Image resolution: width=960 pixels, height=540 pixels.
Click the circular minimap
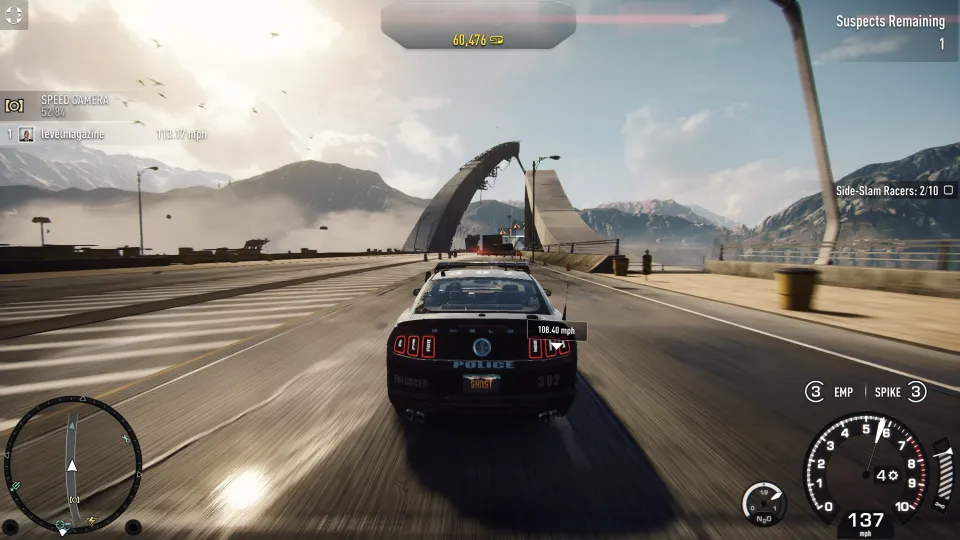(x=72, y=464)
